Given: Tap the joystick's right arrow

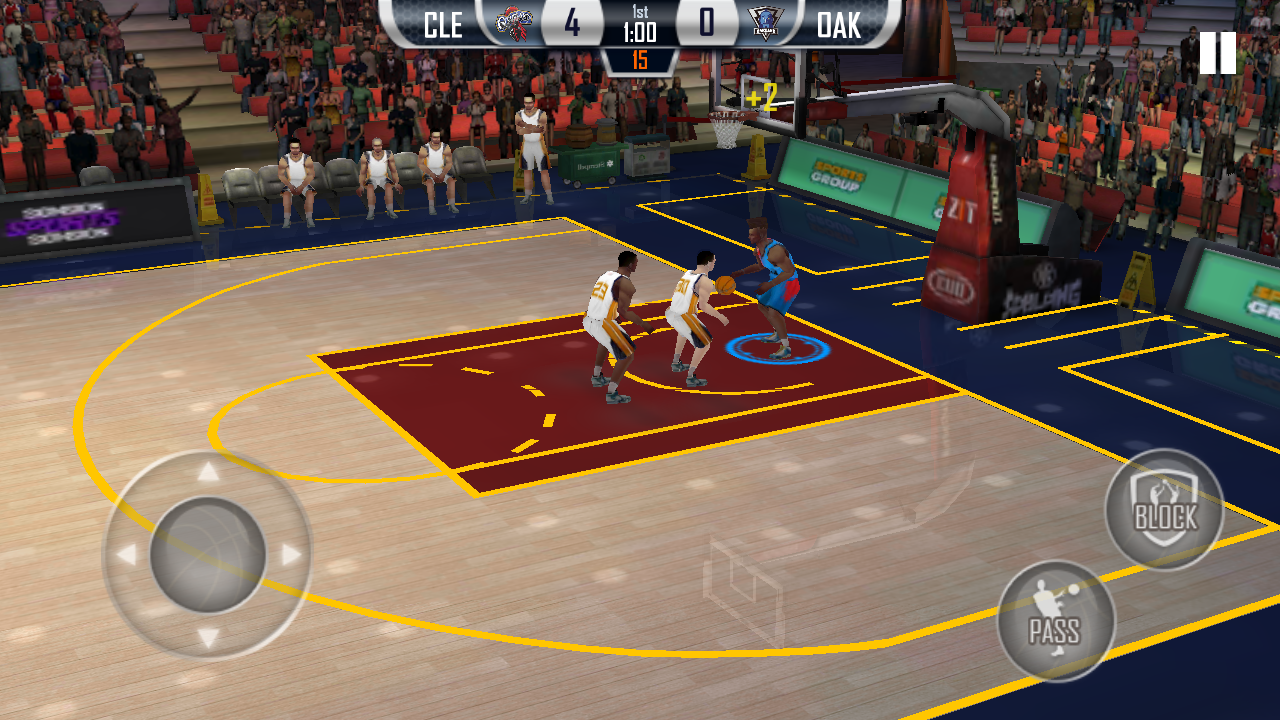Looking at the screenshot, I should 291,555.
